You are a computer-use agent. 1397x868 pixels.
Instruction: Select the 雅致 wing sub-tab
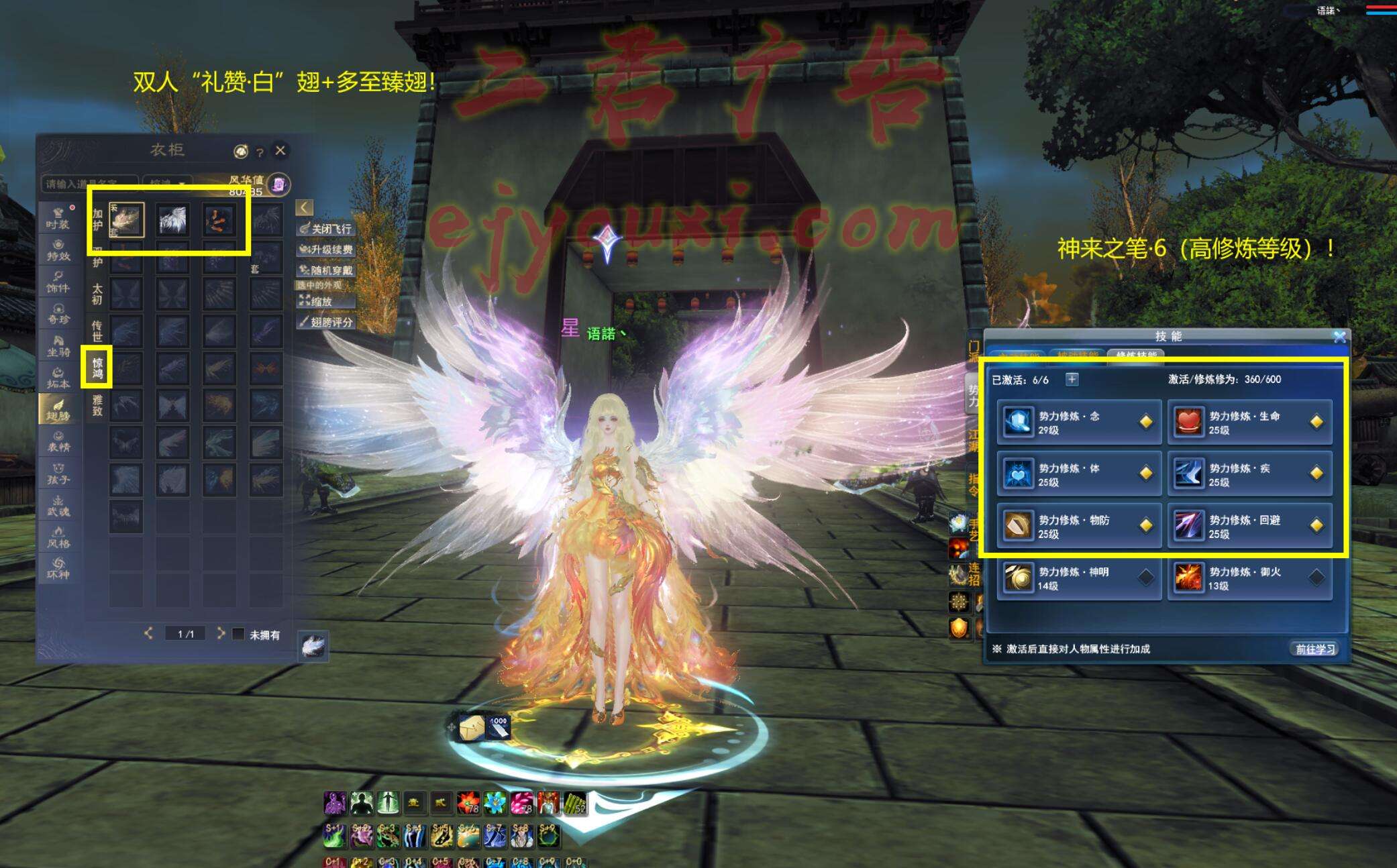tap(97, 405)
